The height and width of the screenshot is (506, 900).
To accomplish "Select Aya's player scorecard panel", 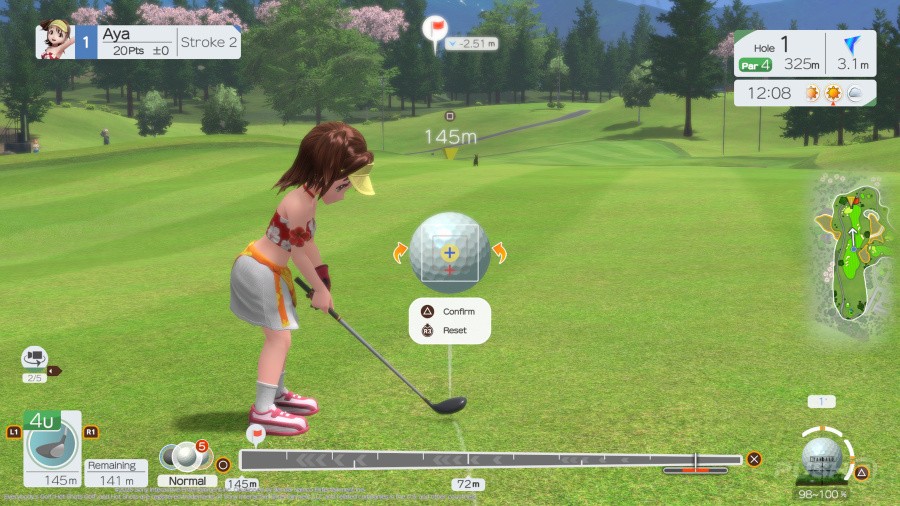I will point(139,42).
